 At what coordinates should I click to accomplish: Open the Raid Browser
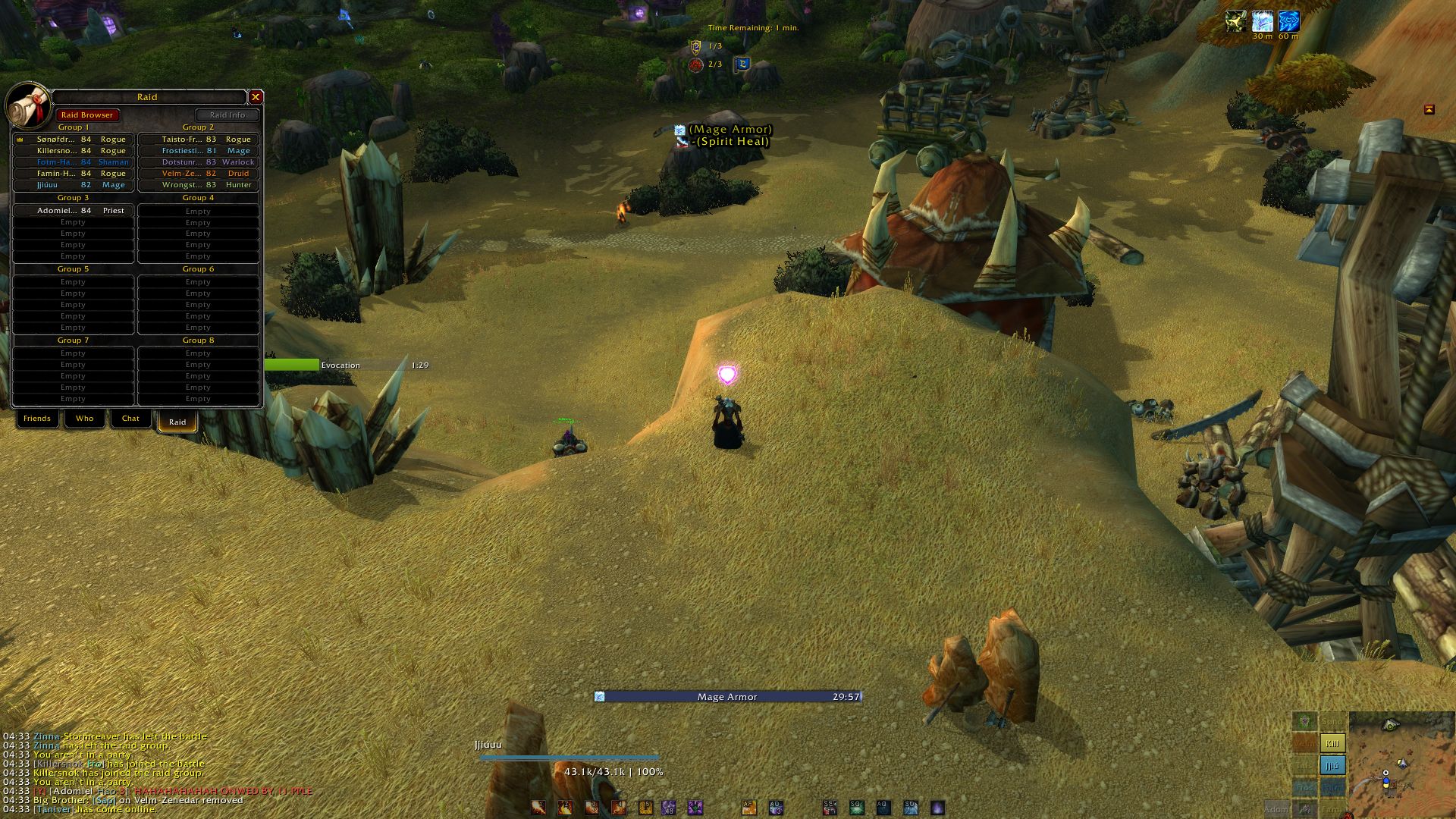pos(87,115)
